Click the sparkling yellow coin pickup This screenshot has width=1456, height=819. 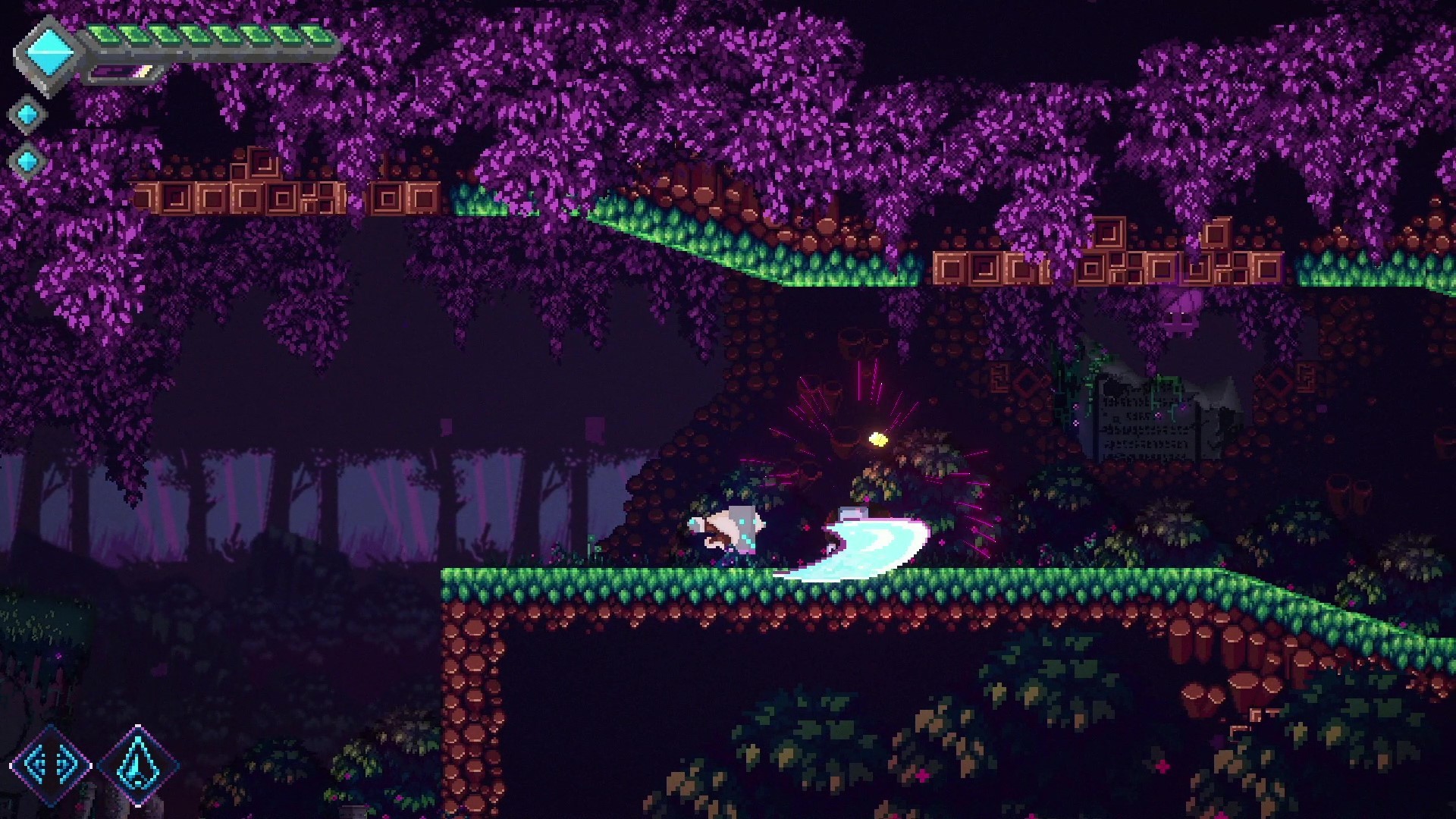pyautogui.click(x=880, y=440)
